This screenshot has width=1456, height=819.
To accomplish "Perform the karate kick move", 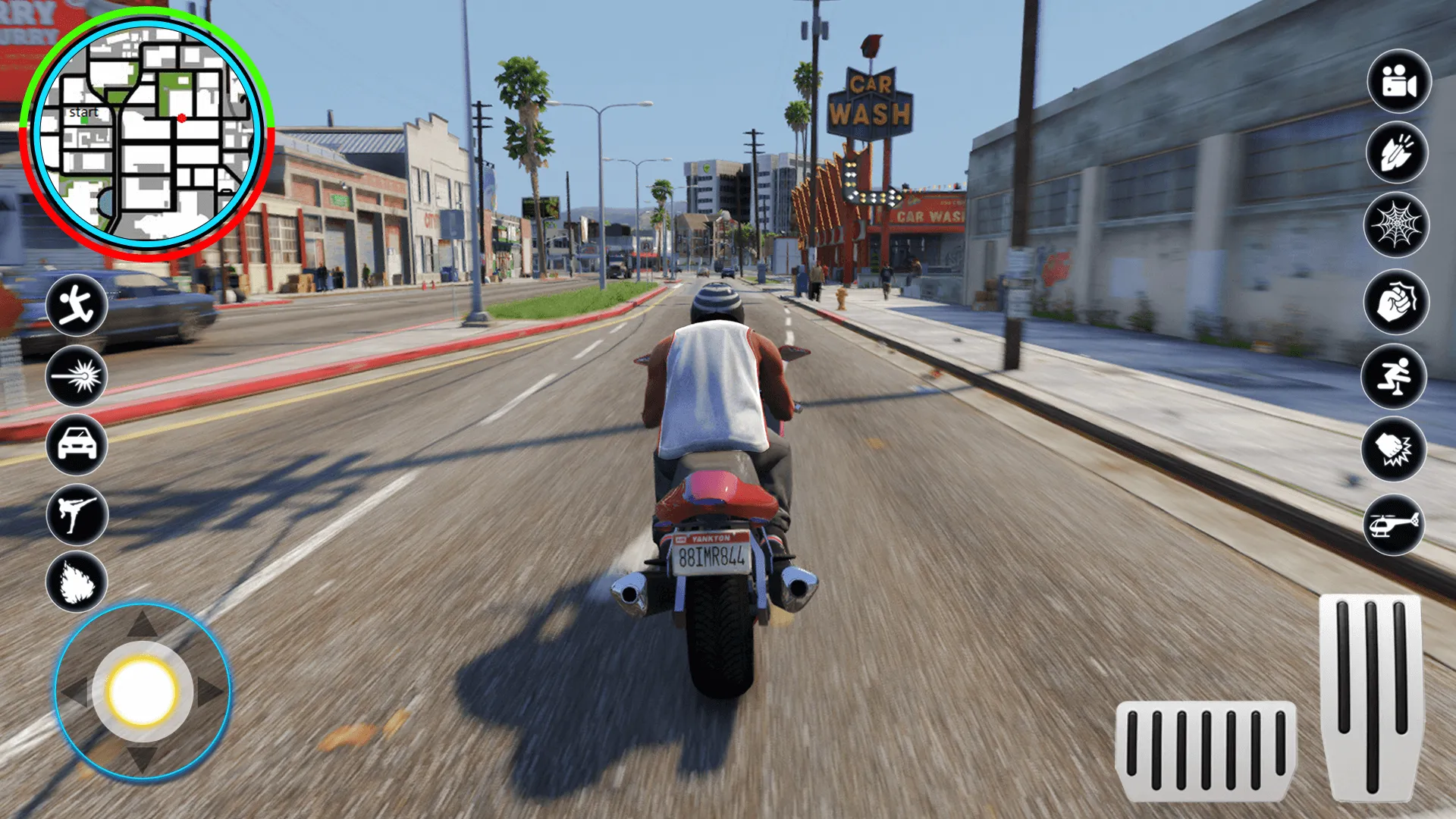I will tap(77, 514).
